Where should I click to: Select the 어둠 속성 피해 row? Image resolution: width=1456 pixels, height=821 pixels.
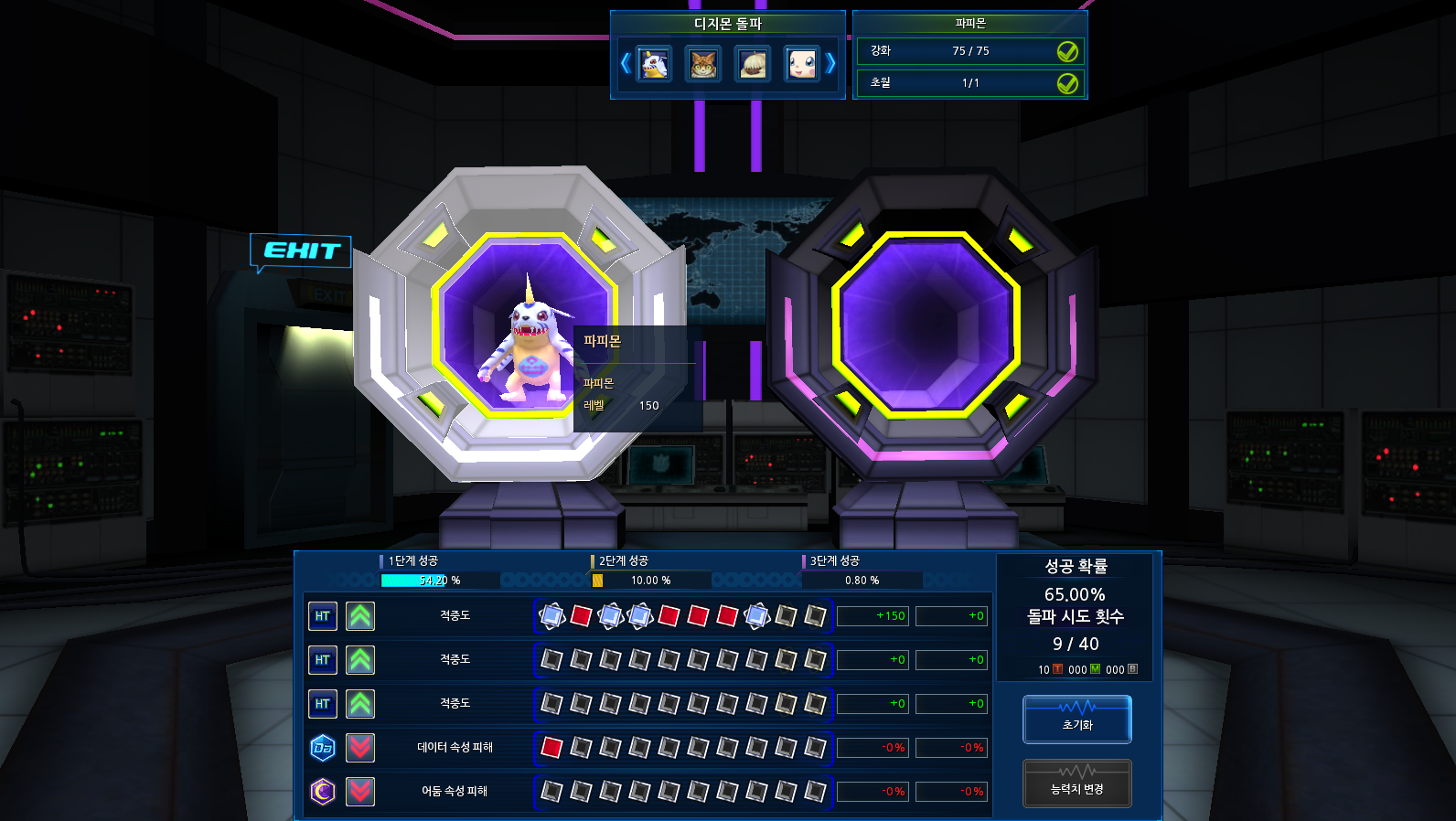455,792
